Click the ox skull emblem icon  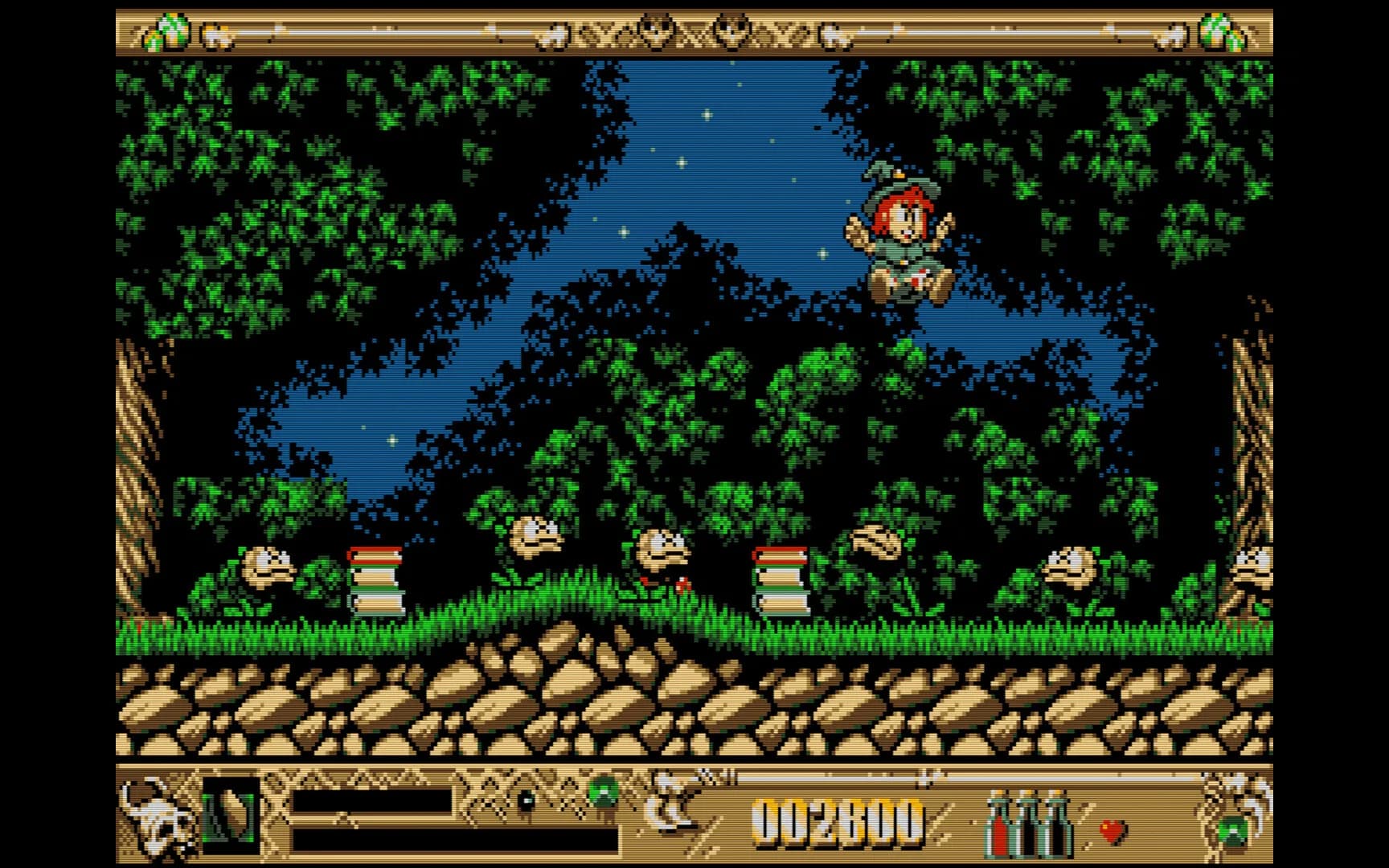[x=158, y=816]
